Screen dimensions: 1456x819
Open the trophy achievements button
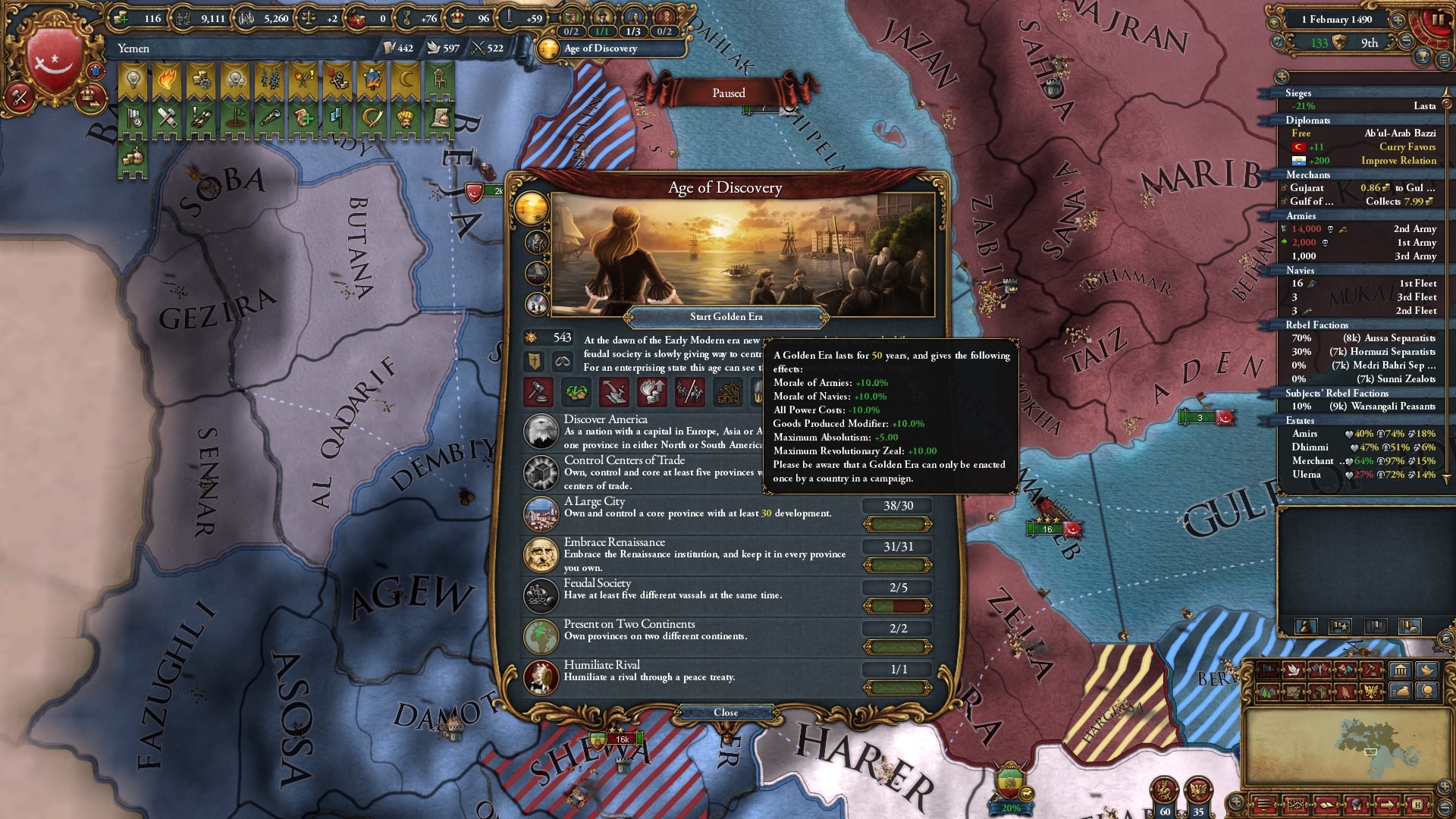click(x=1423, y=55)
